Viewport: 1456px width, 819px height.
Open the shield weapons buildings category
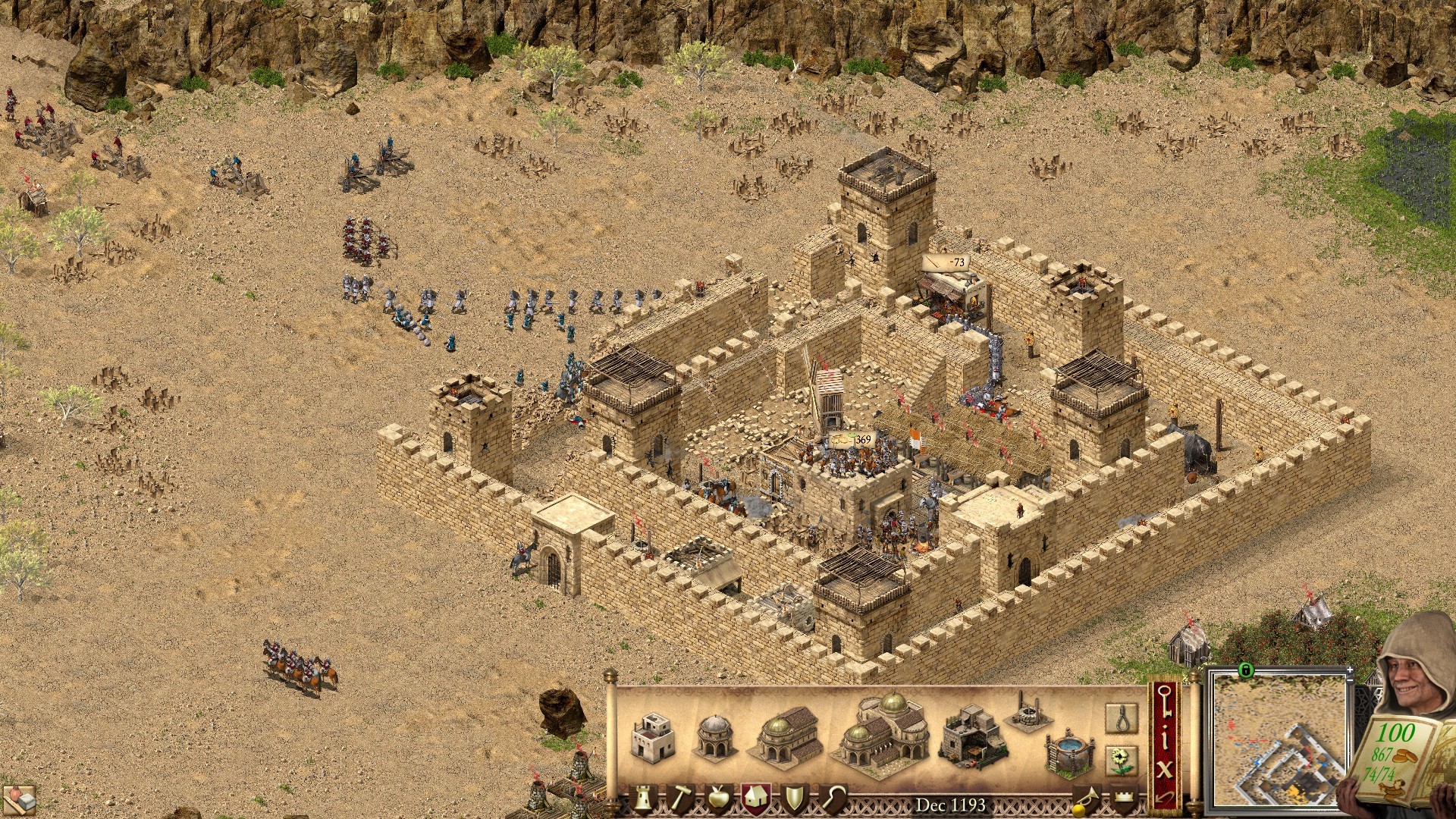point(794,799)
